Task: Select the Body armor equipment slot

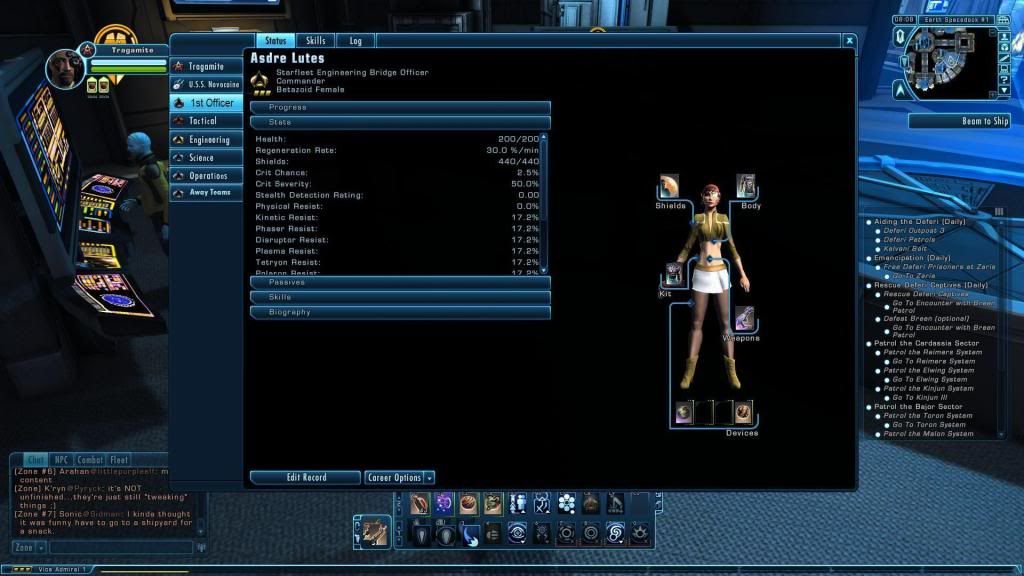Action: pyautogui.click(x=746, y=186)
